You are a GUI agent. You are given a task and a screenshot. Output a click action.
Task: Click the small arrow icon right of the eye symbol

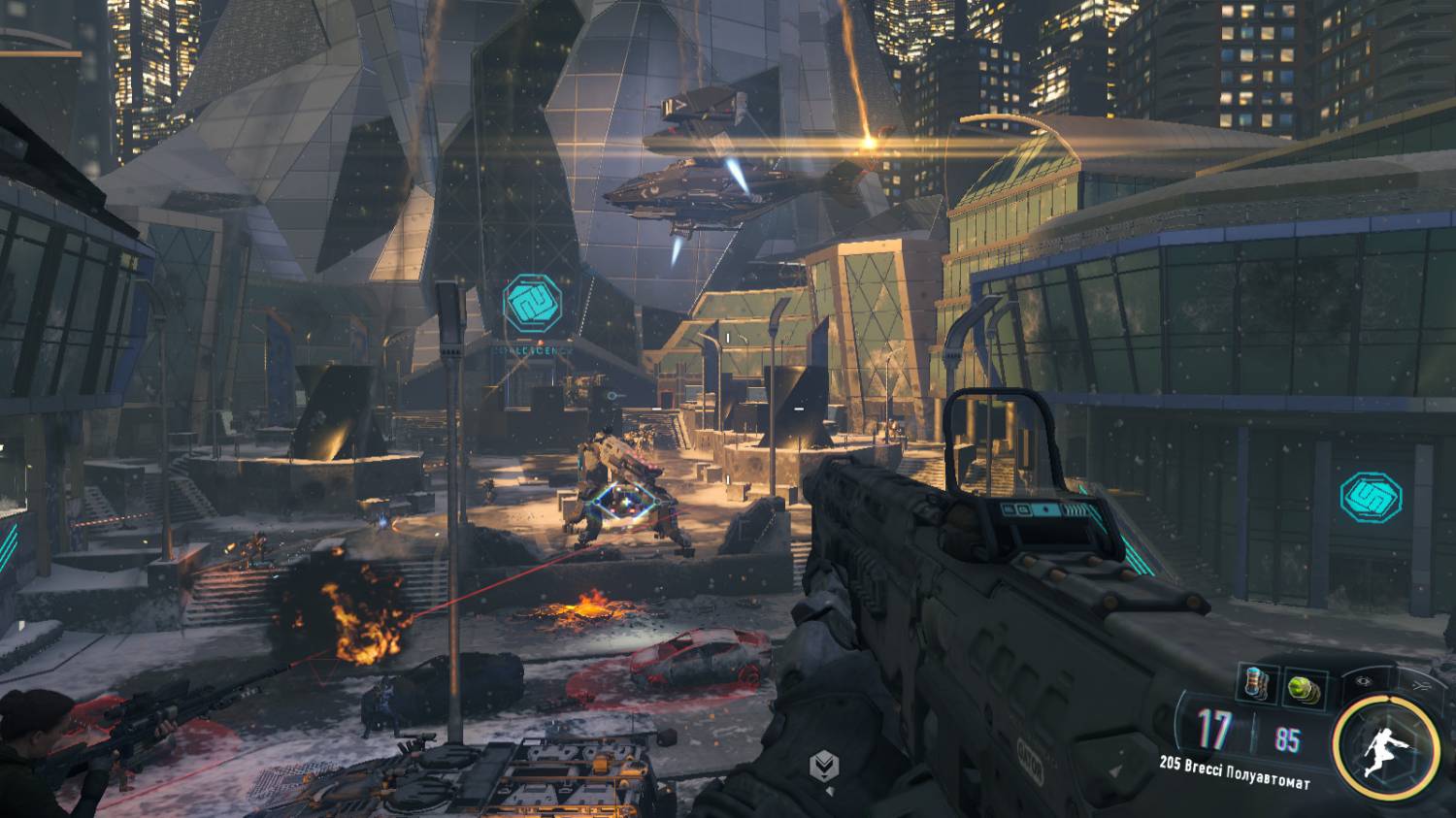coord(1422,684)
